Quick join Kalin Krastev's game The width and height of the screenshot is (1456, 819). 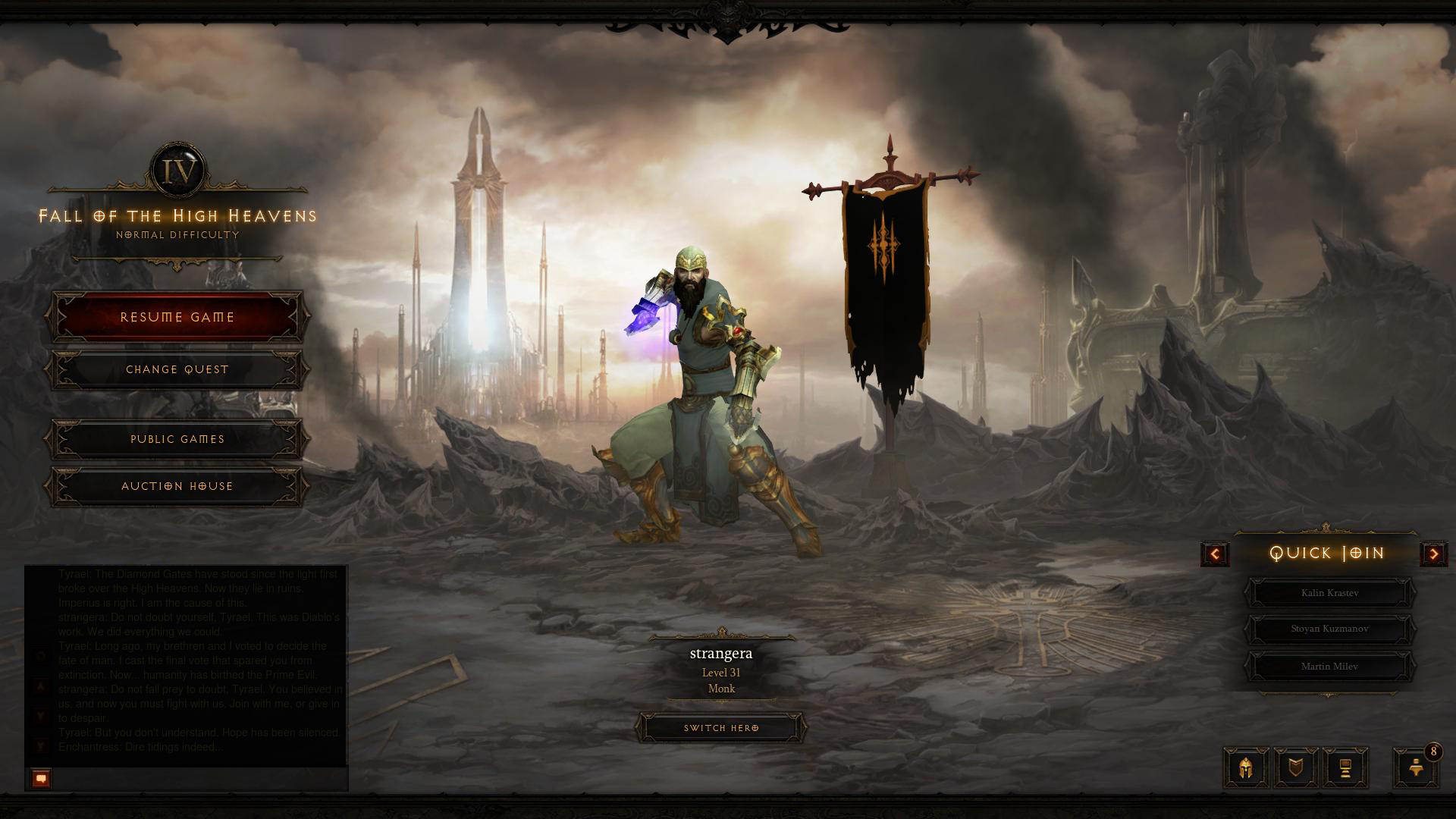point(1329,593)
